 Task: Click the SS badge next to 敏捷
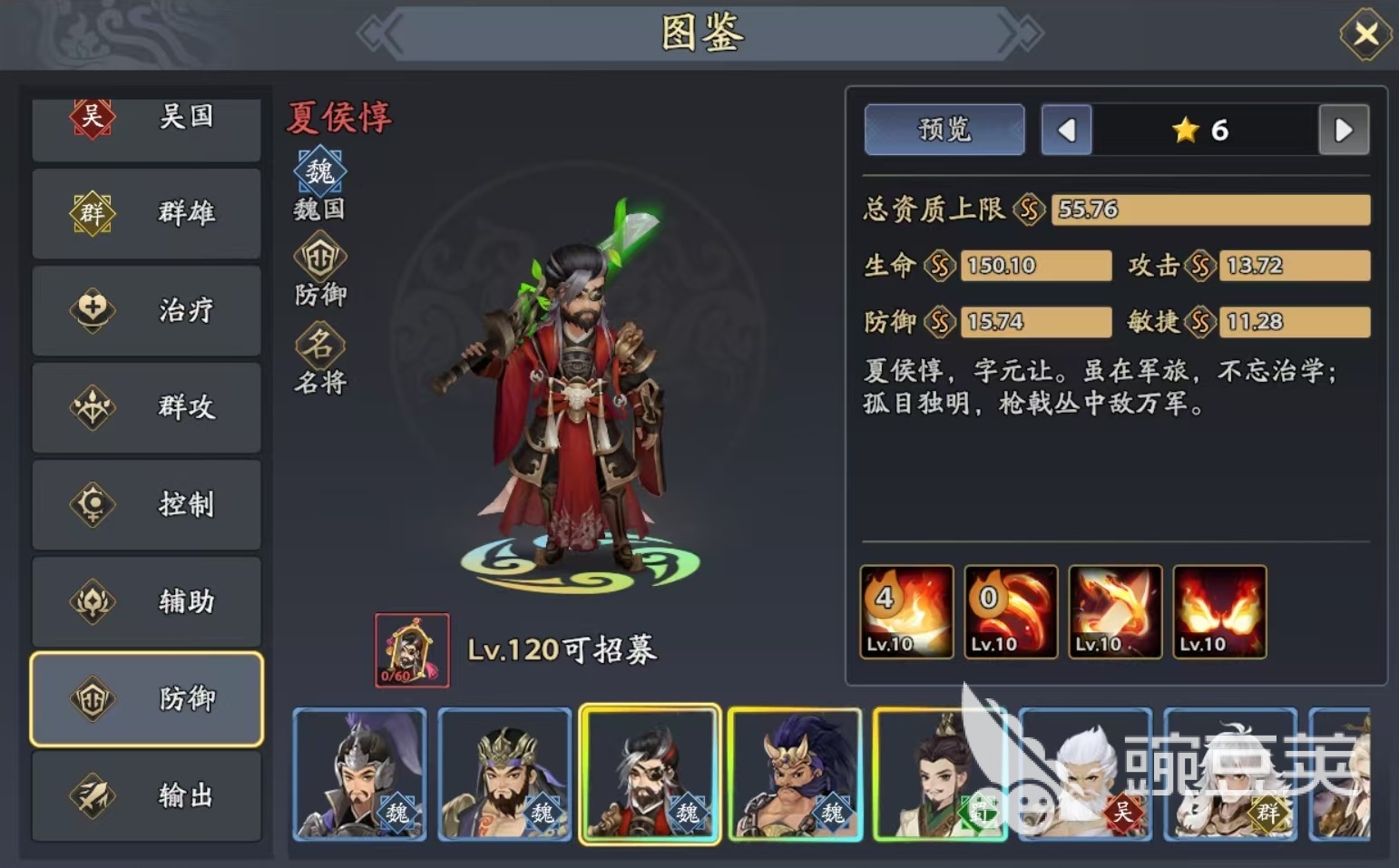[1200, 321]
